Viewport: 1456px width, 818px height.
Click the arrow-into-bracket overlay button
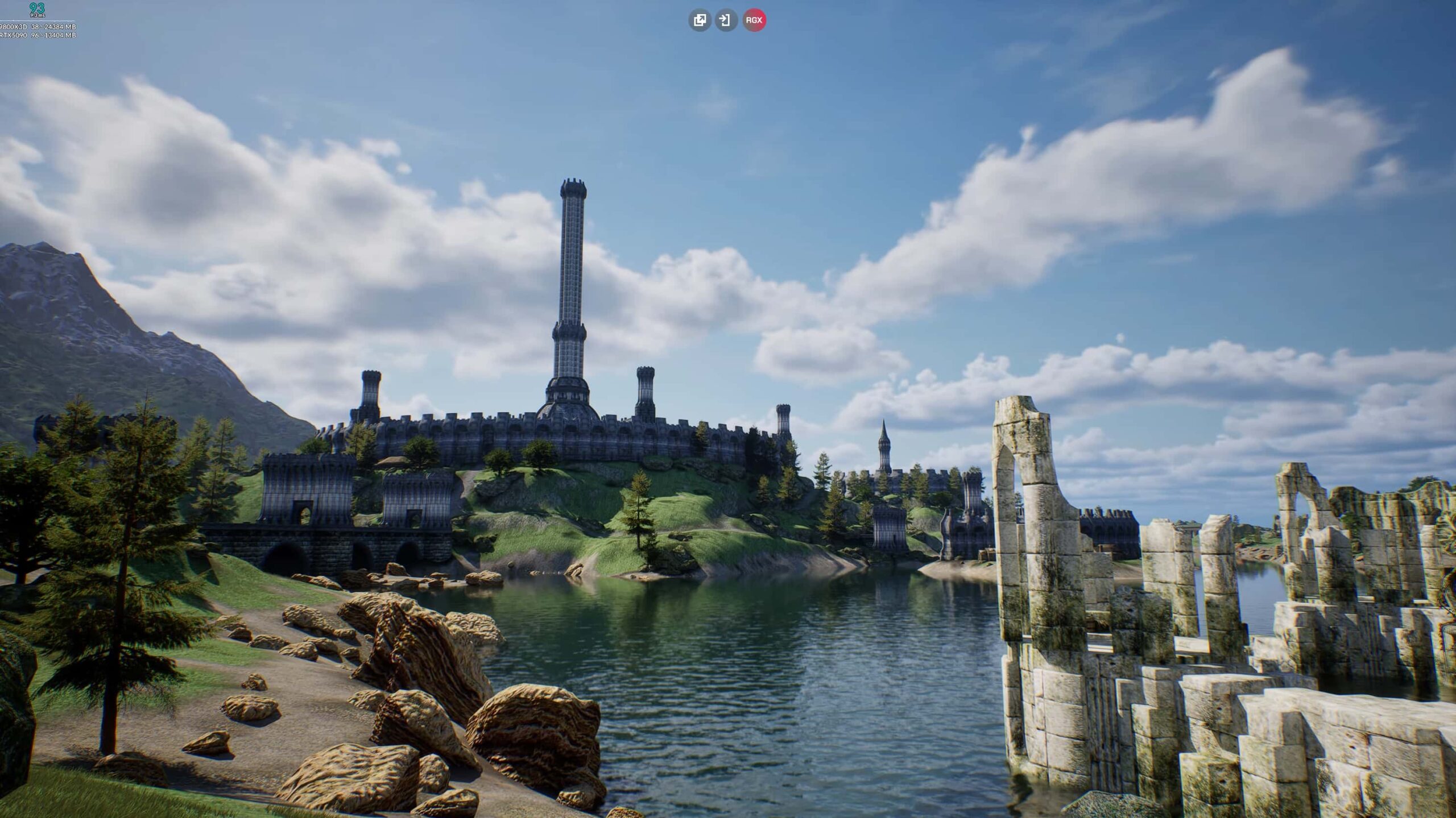click(726, 20)
